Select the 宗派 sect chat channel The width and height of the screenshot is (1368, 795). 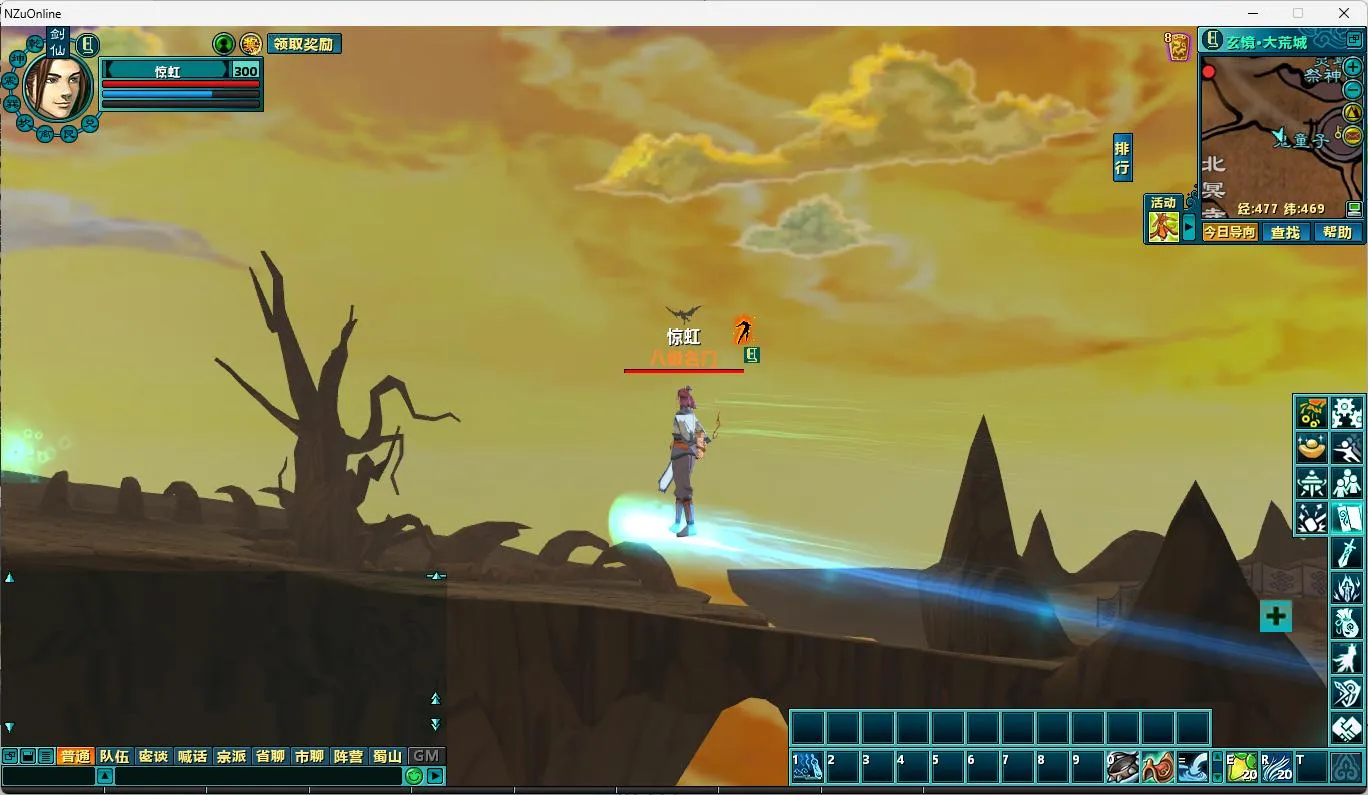point(231,756)
